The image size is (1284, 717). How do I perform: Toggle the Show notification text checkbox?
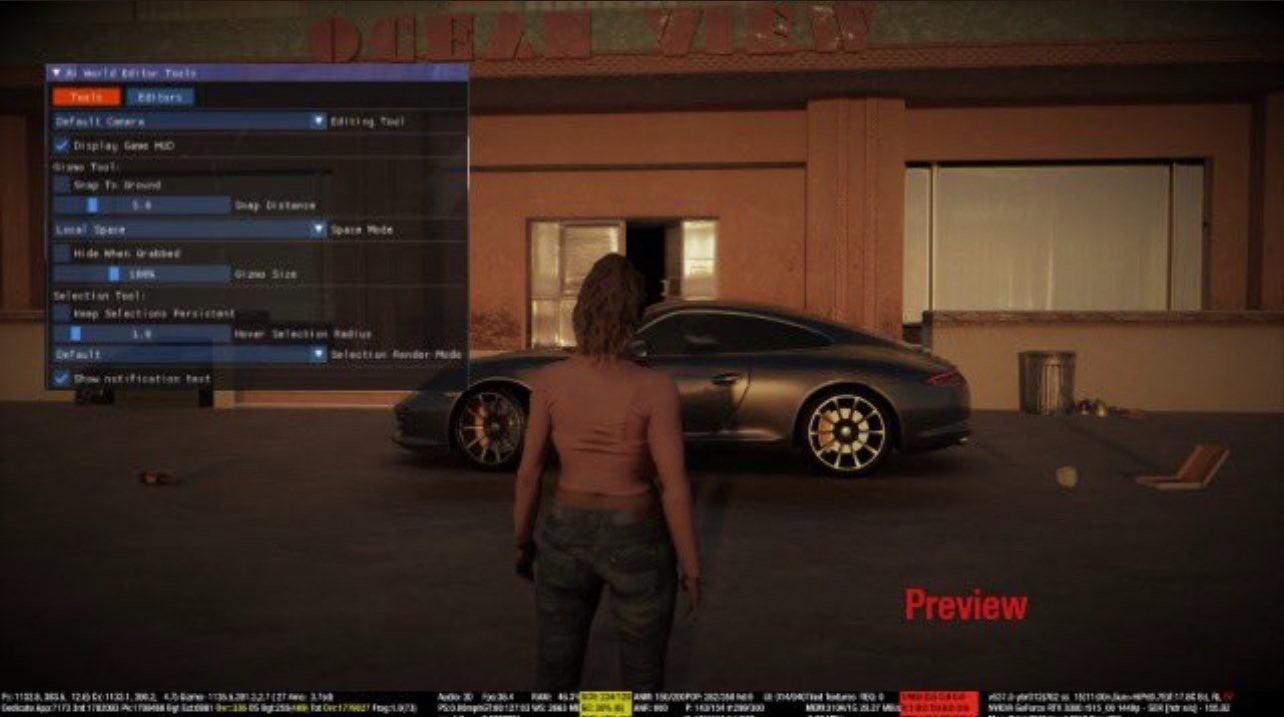point(61,379)
